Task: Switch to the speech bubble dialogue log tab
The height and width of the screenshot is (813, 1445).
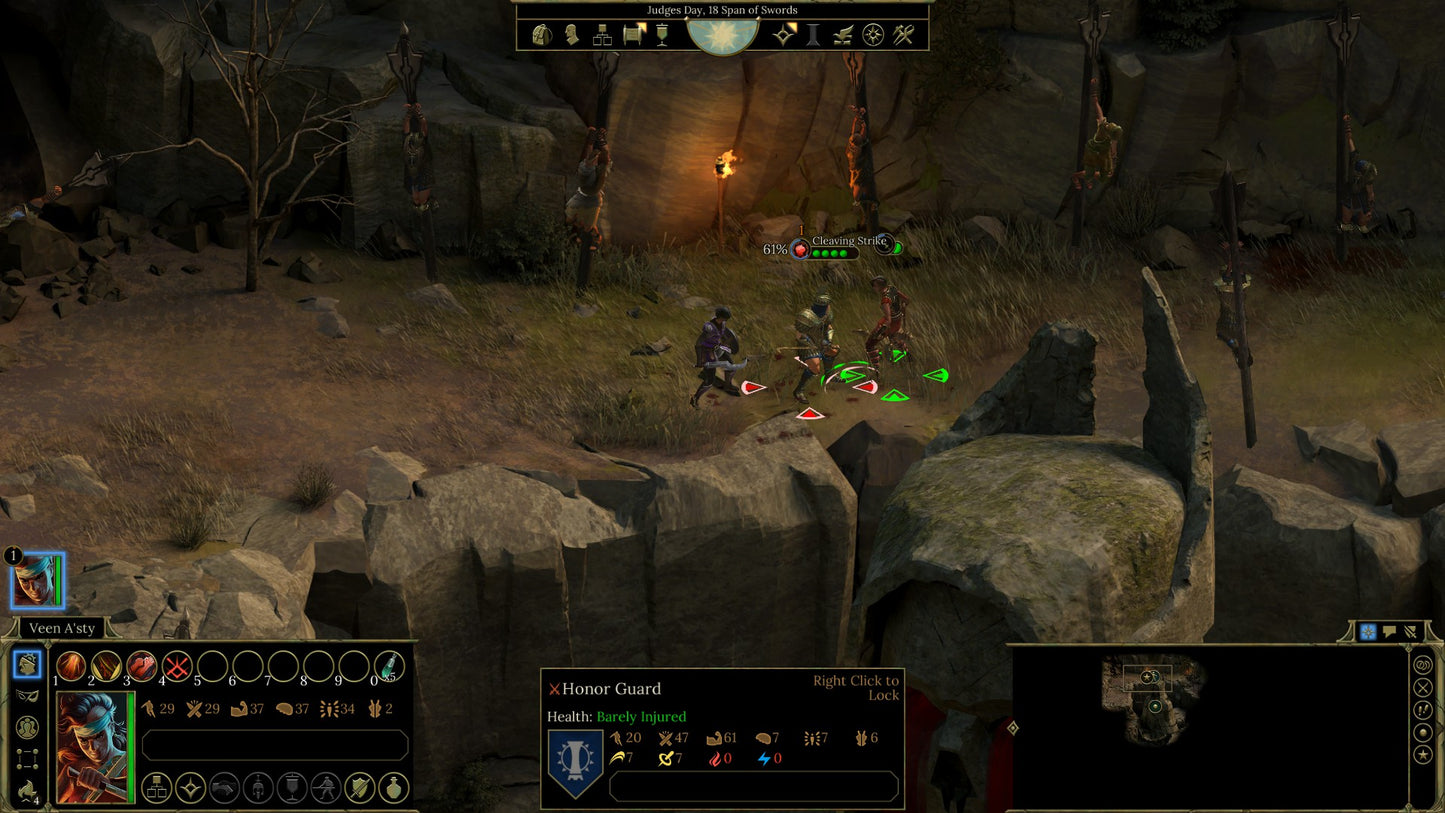Action: point(1389,632)
